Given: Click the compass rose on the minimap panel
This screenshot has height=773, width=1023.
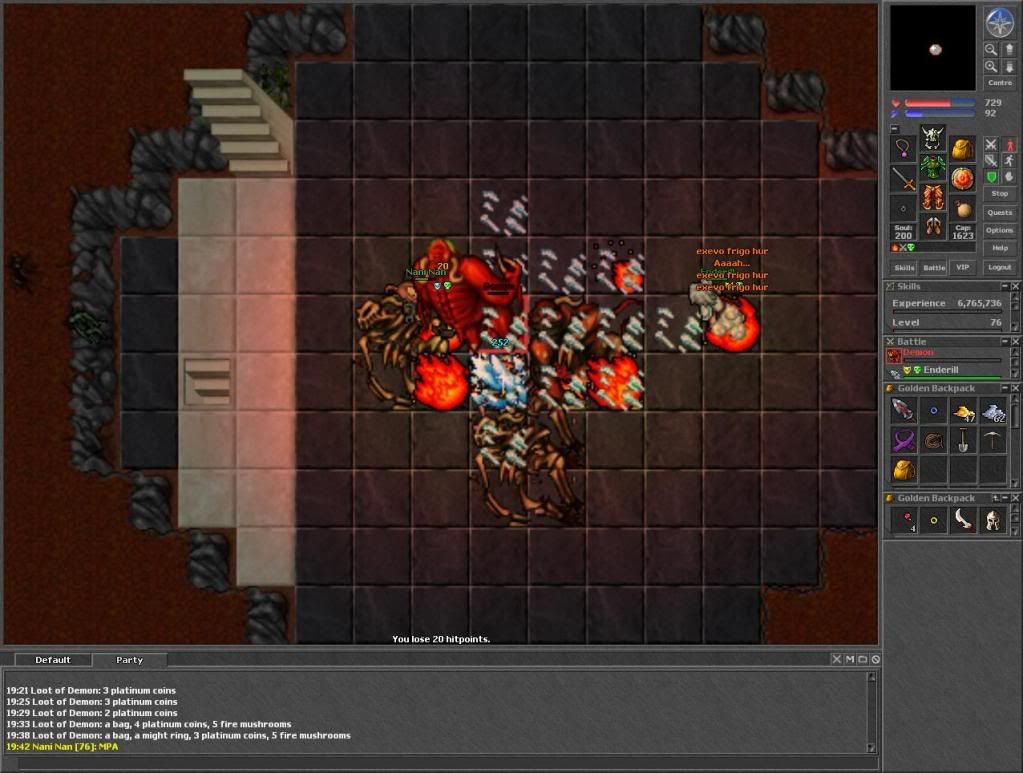Looking at the screenshot, I should point(999,21).
